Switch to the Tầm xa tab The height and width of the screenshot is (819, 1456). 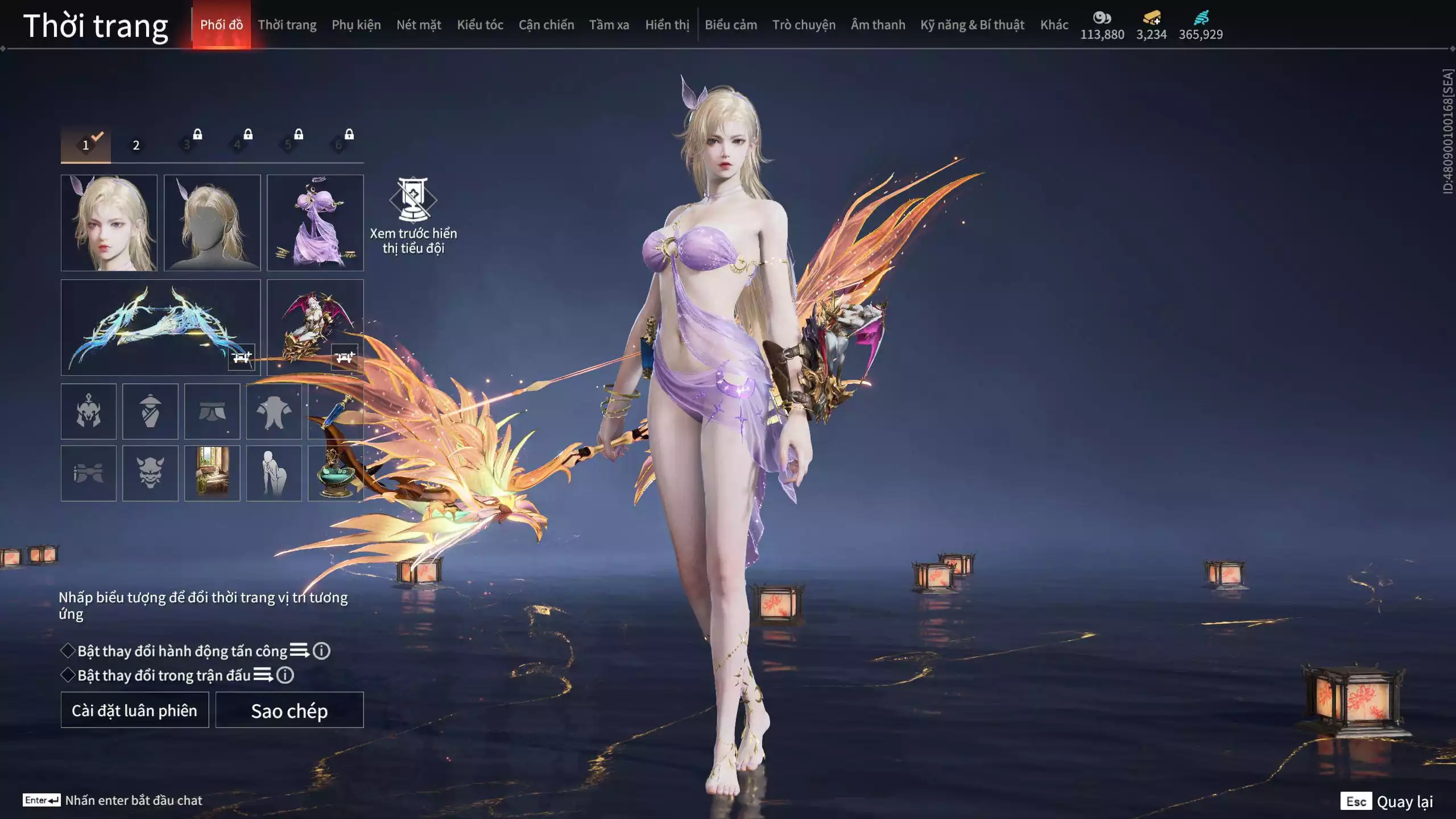coord(609,25)
